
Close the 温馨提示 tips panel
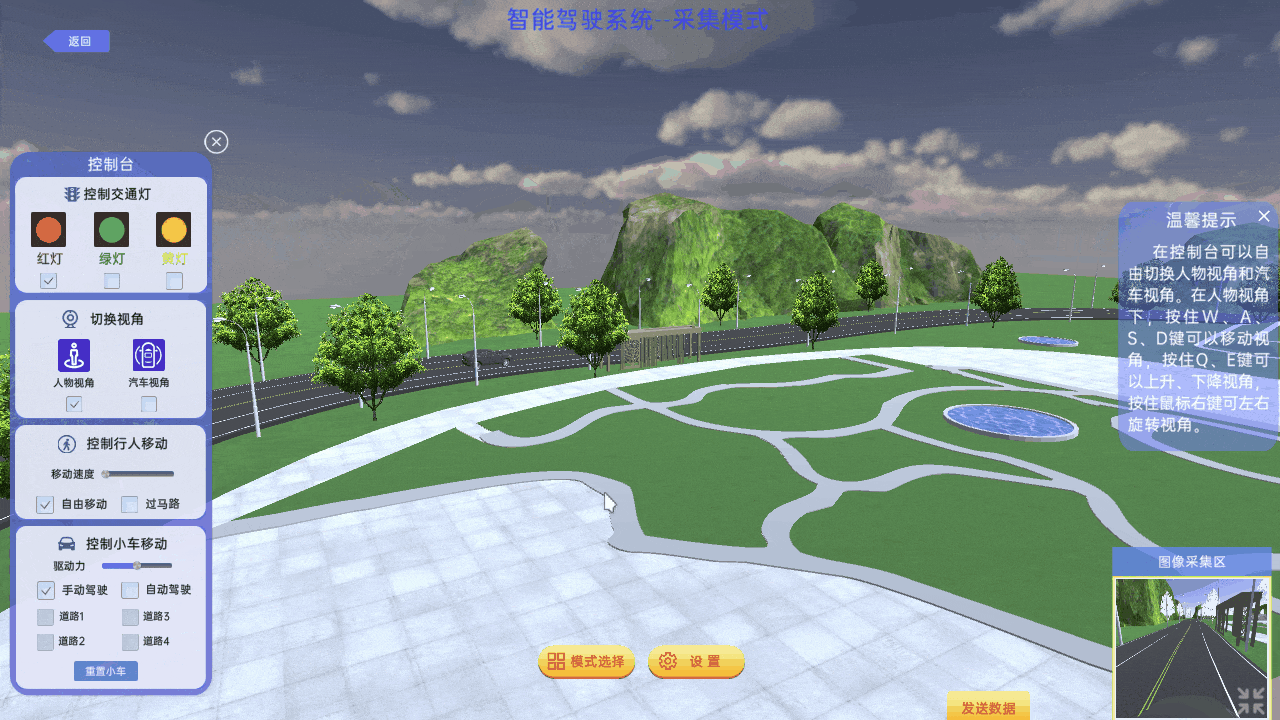click(x=1264, y=216)
